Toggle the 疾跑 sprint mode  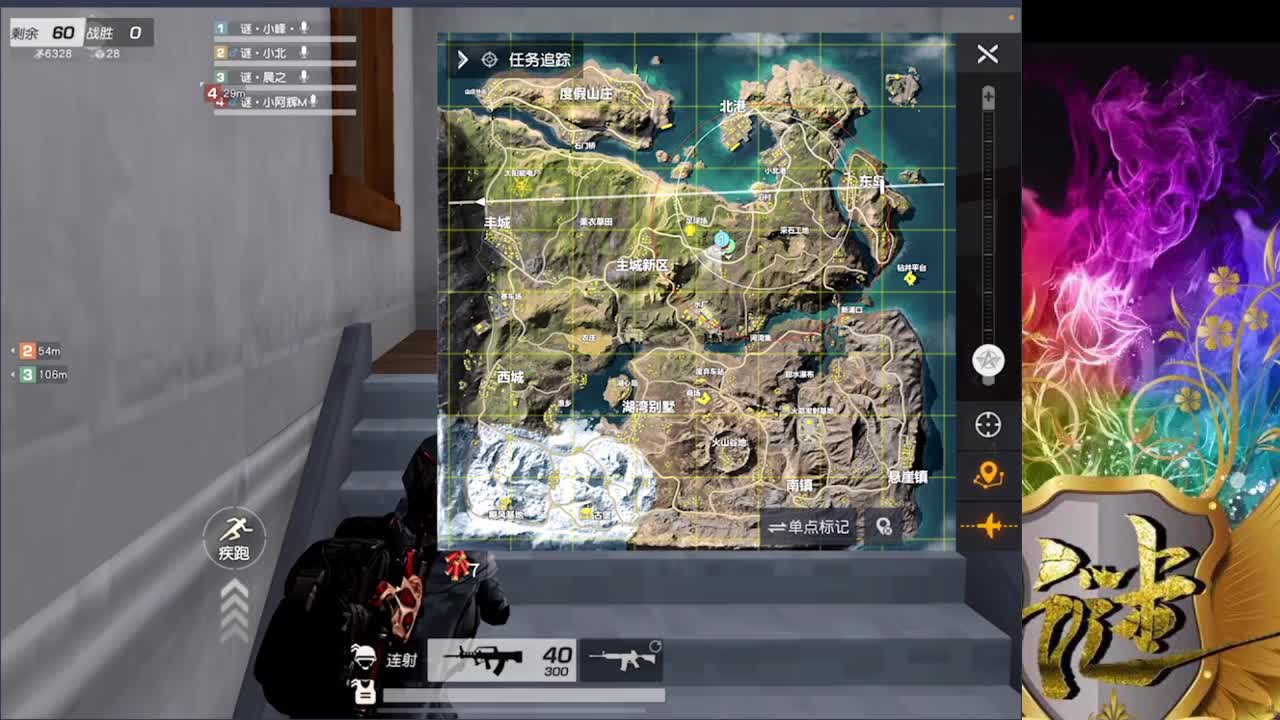pyautogui.click(x=235, y=539)
